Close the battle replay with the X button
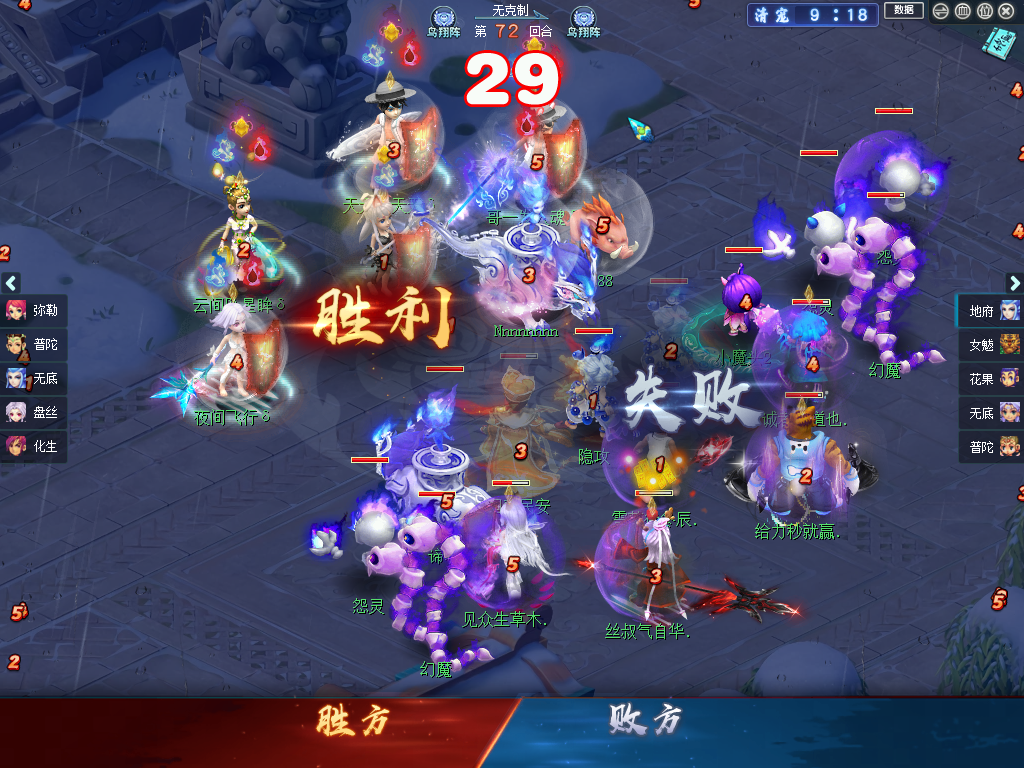Image resolution: width=1024 pixels, height=768 pixels. point(1006,11)
